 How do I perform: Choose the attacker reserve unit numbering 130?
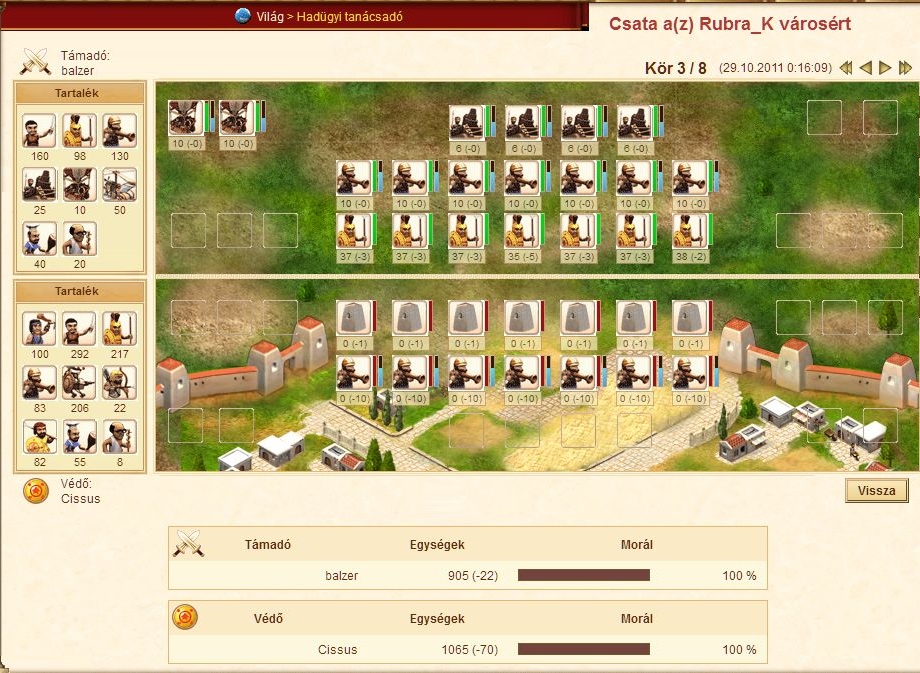120,130
